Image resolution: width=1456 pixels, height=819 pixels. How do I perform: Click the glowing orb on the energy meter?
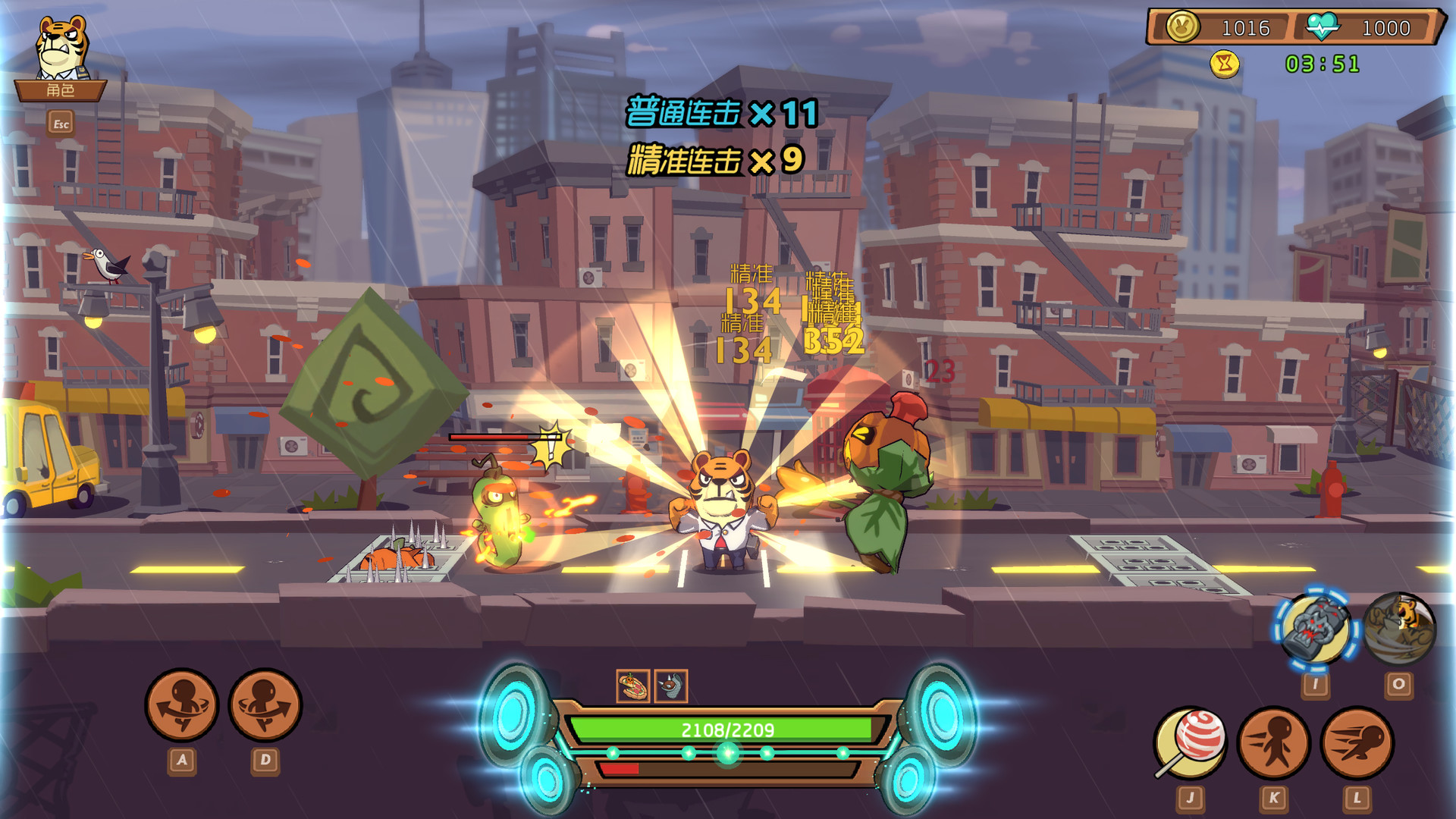[x=726, y=752]
